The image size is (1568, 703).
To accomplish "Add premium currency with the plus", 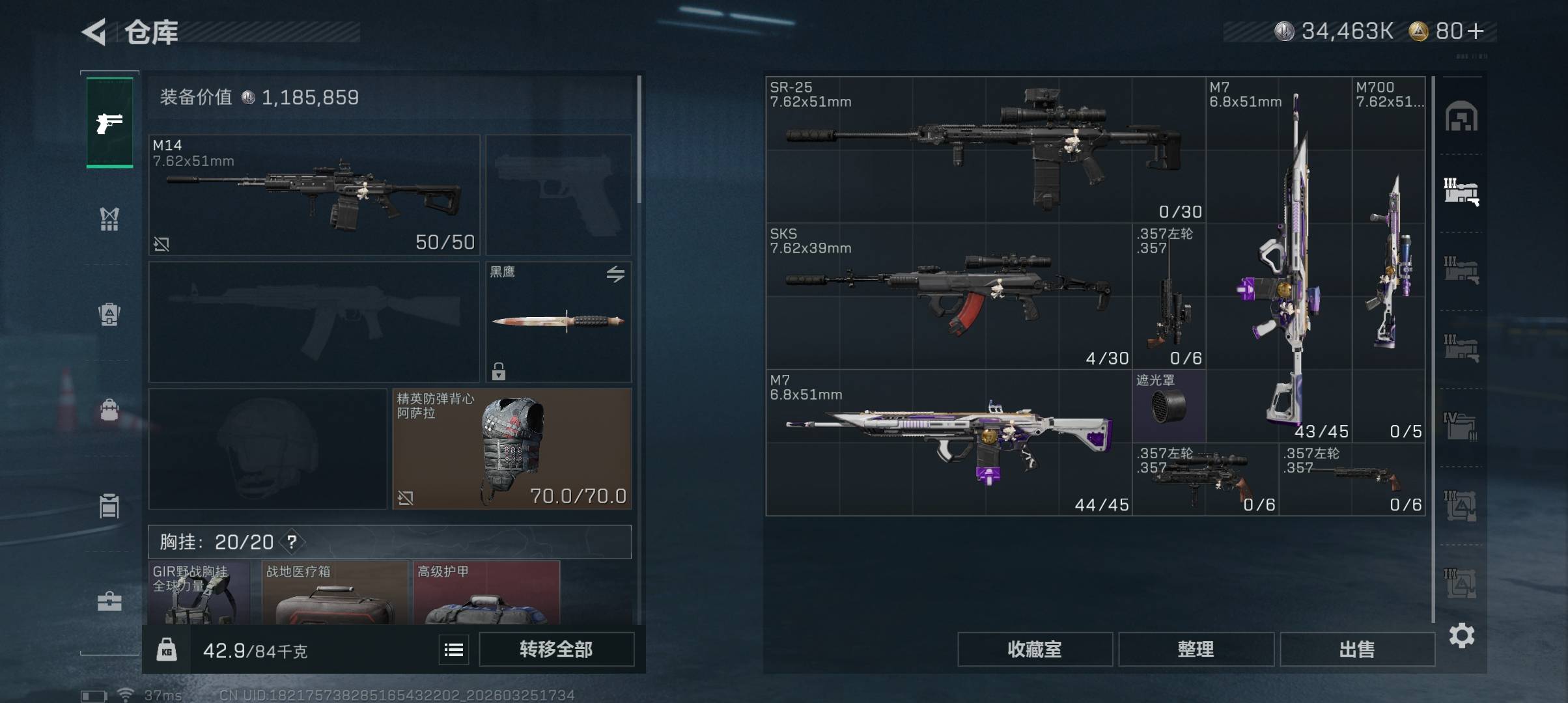I will tap(1476, 31).
